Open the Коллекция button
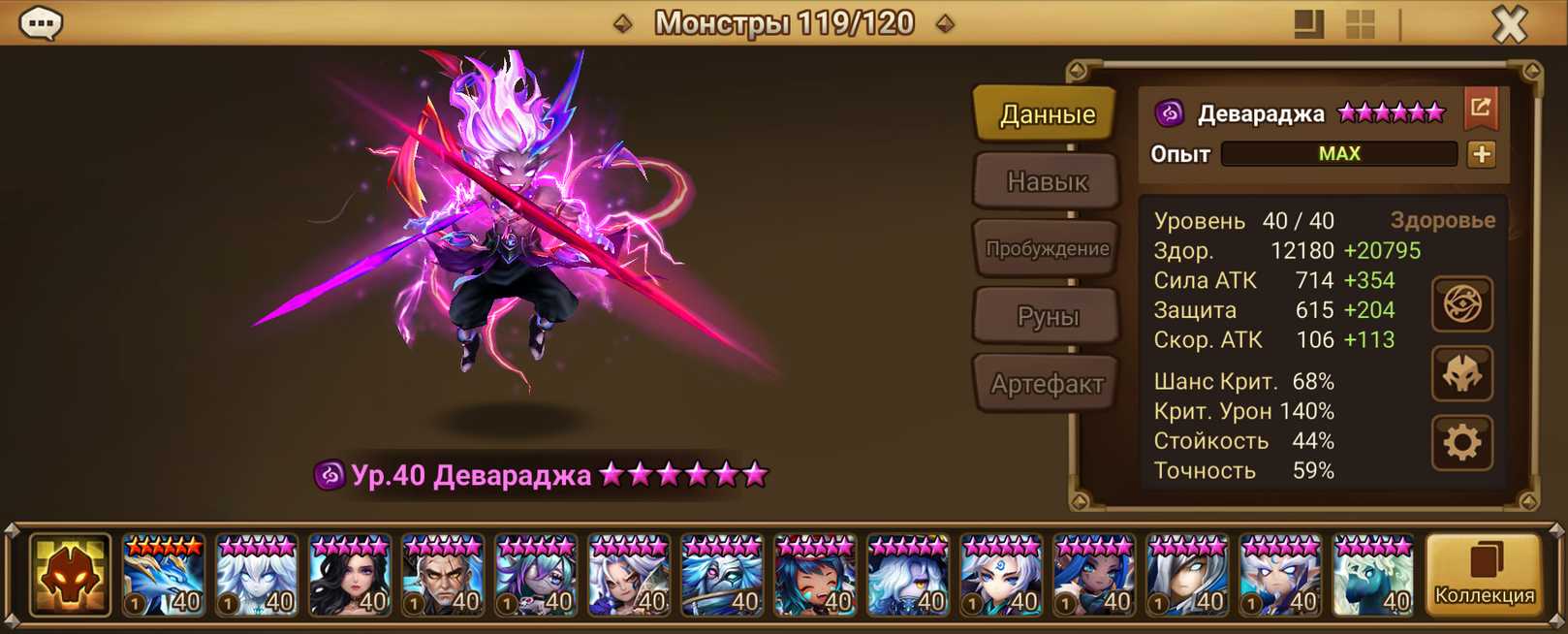The width and height of the screenshot is (1568, 634). pos(1484,576)
